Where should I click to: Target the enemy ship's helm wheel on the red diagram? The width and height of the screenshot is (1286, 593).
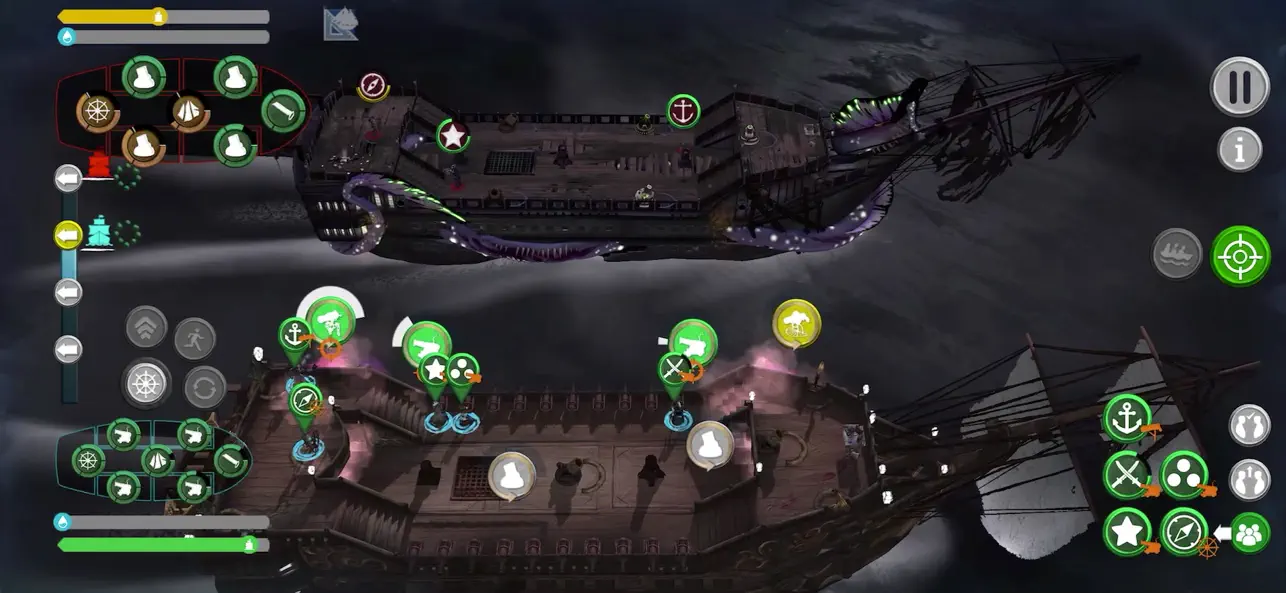[x=98, y=113]
